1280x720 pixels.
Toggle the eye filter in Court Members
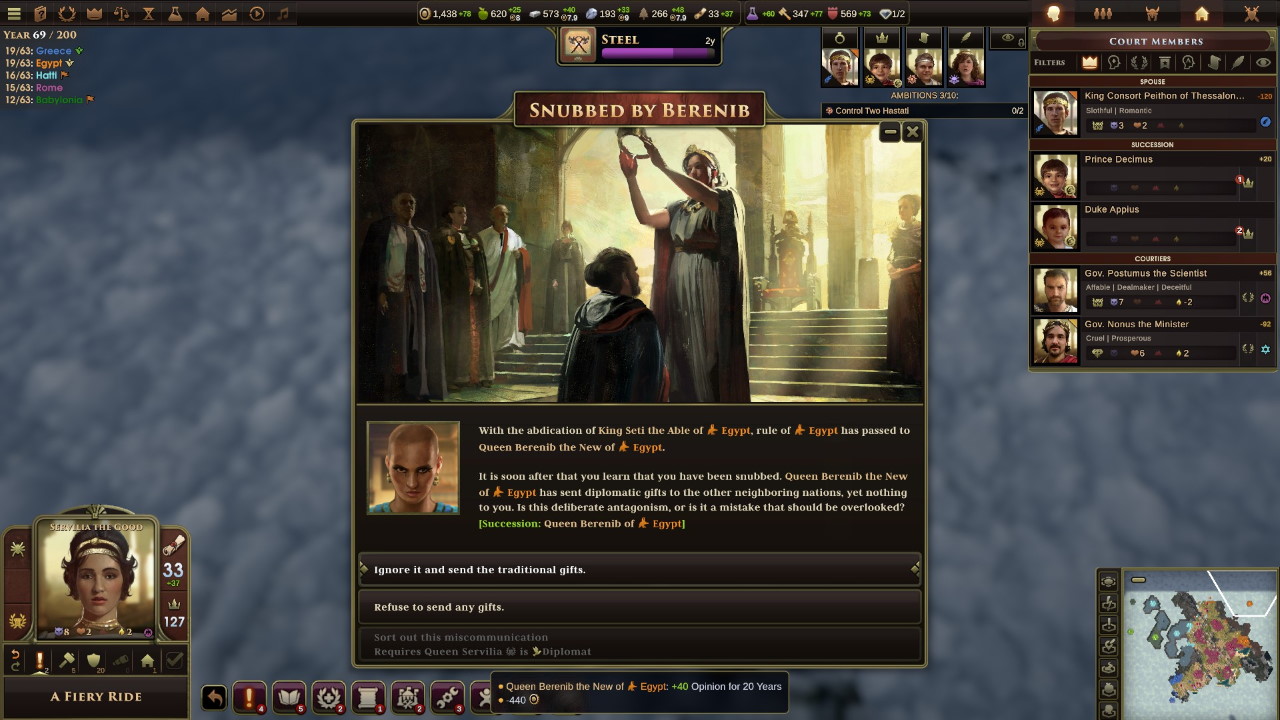(1263, 62)
